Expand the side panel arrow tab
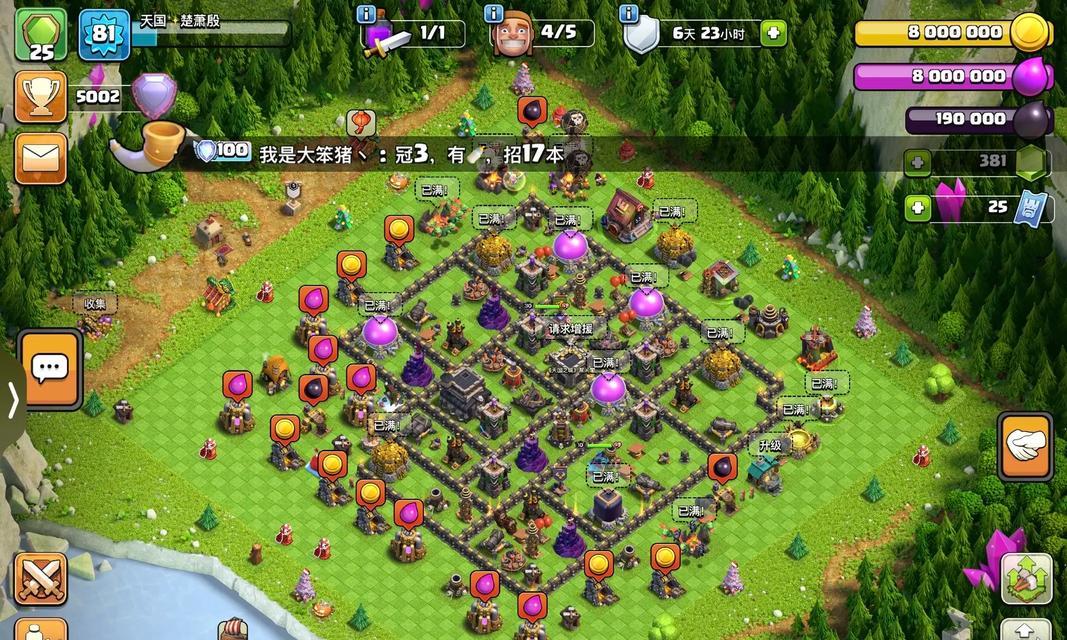The height and width of the screenshot is (640, 1067). point(12,400)
